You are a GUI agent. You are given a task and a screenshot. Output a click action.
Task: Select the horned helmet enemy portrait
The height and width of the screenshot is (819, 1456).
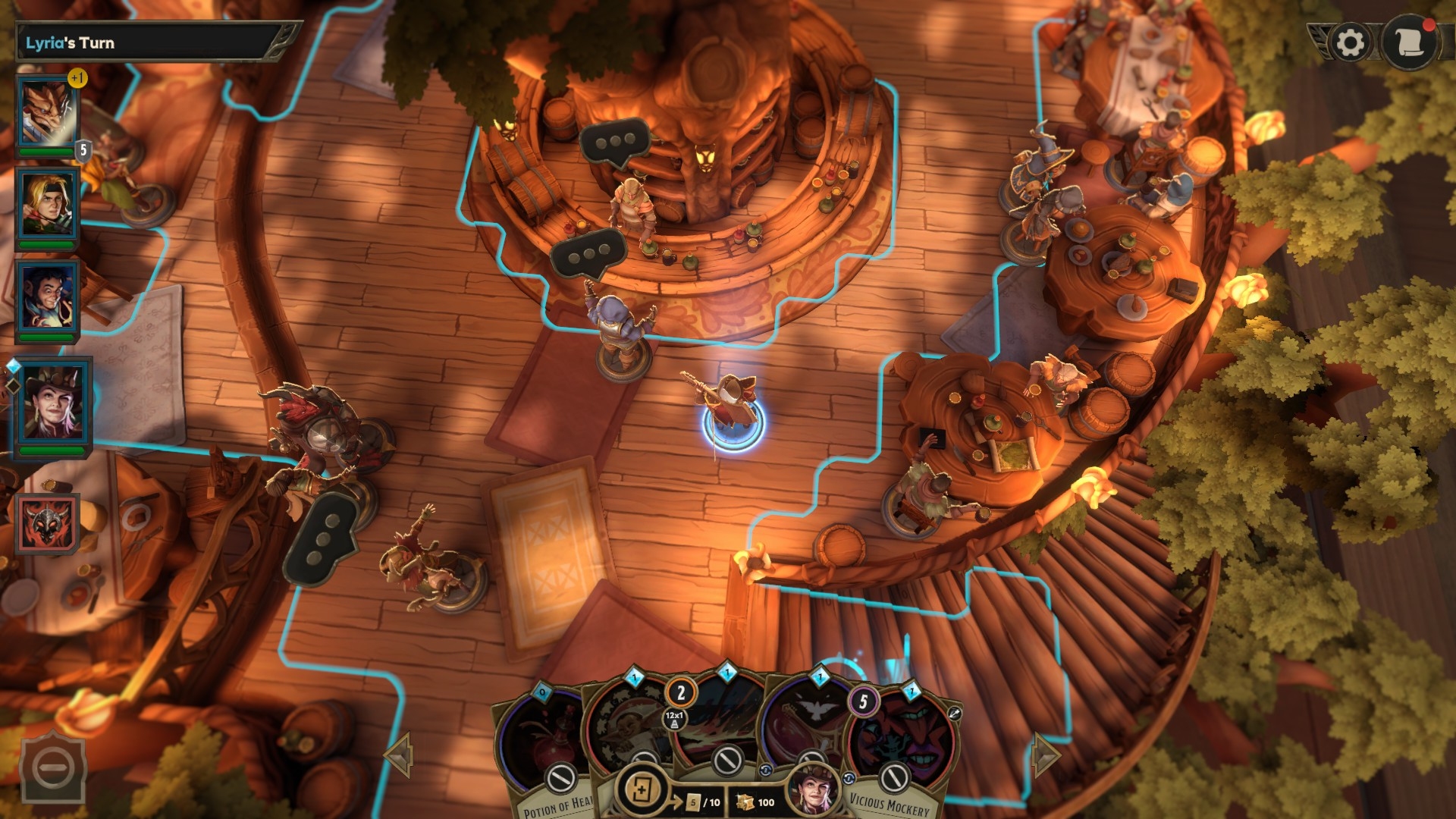pyautogui.click(x=47, y=523)
